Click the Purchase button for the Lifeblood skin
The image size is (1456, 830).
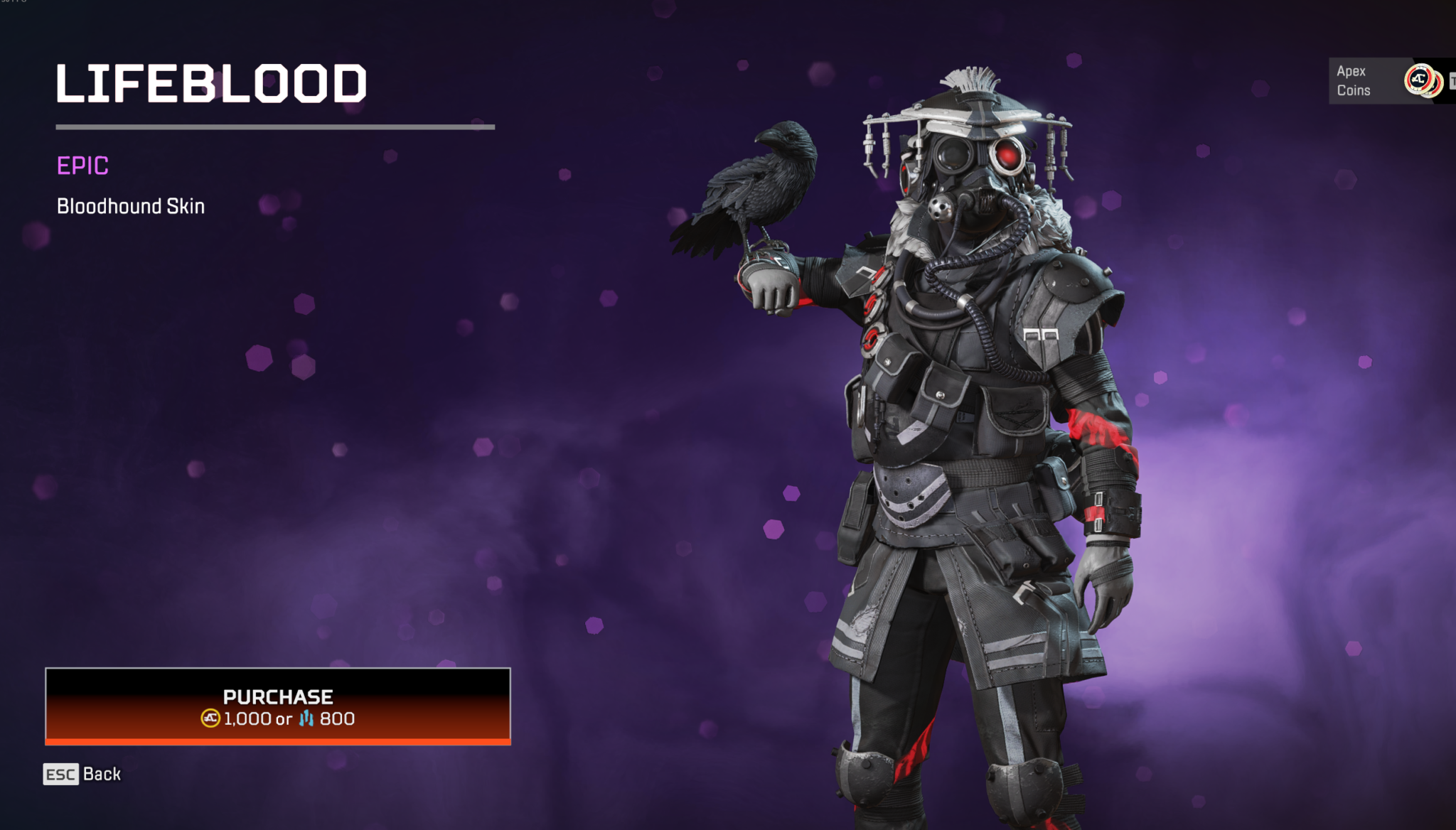(277, 704)
